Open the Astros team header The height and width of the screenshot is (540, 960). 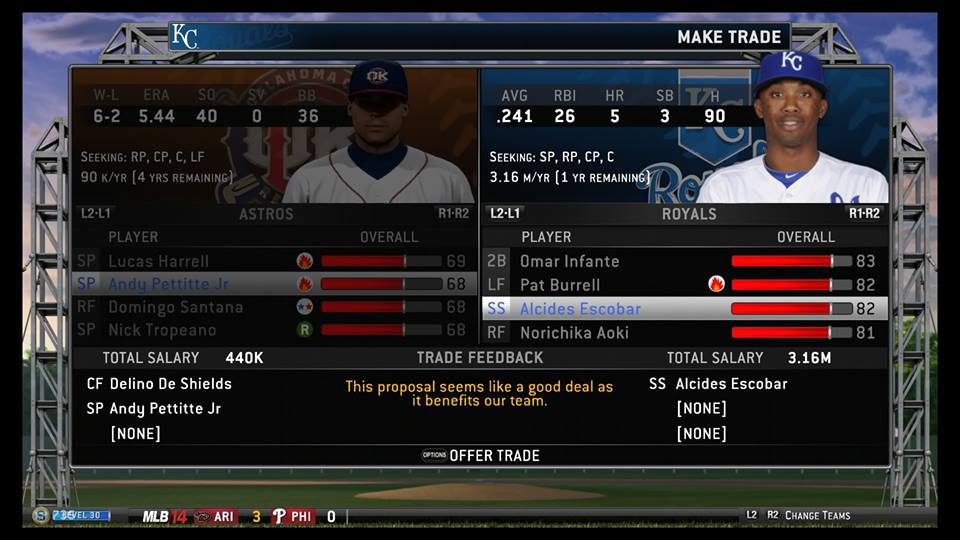point(266,214)
